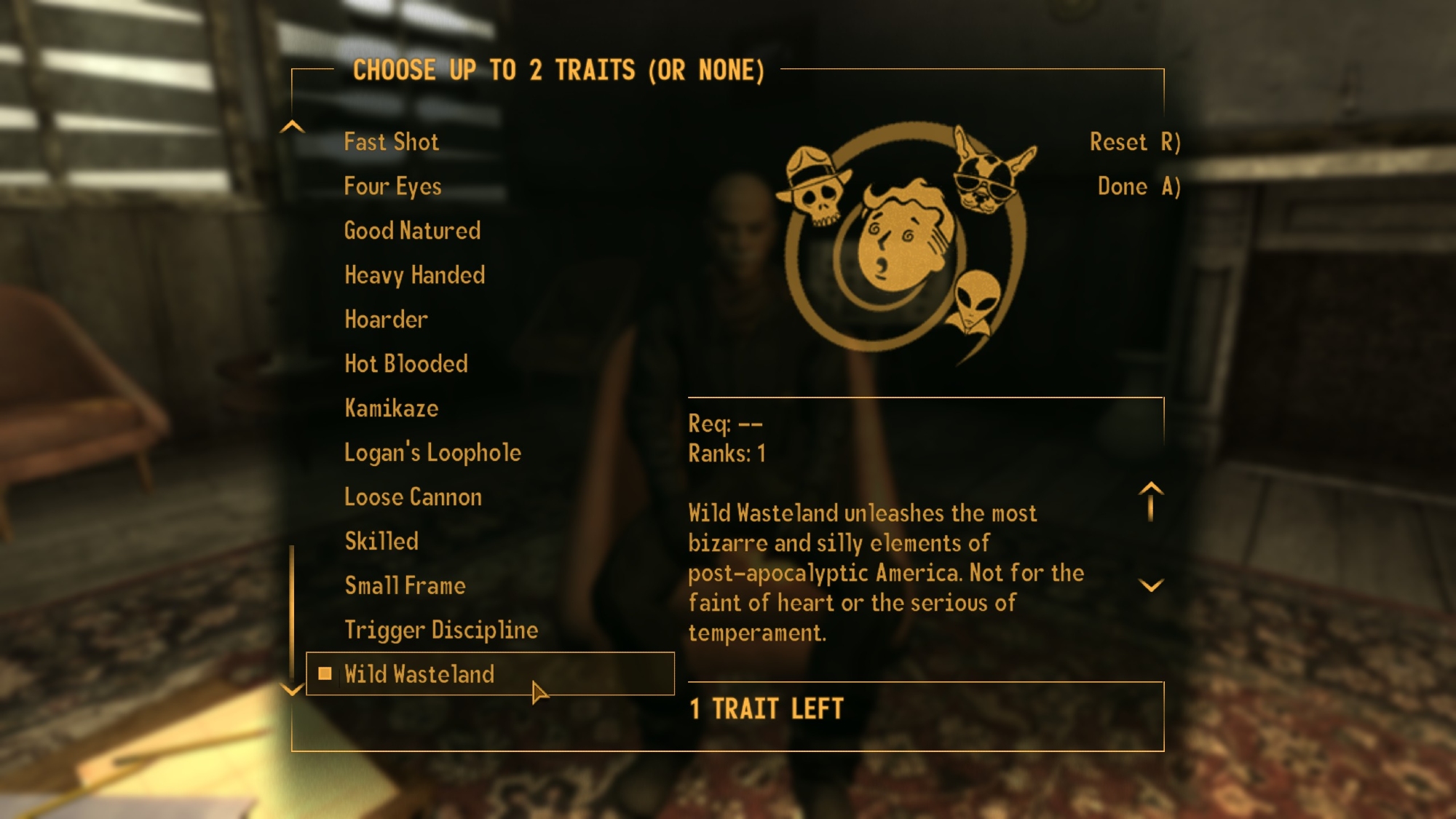Pick the Good Natured trait
The width and height of the screenshot is (1456, 819).
412,231
